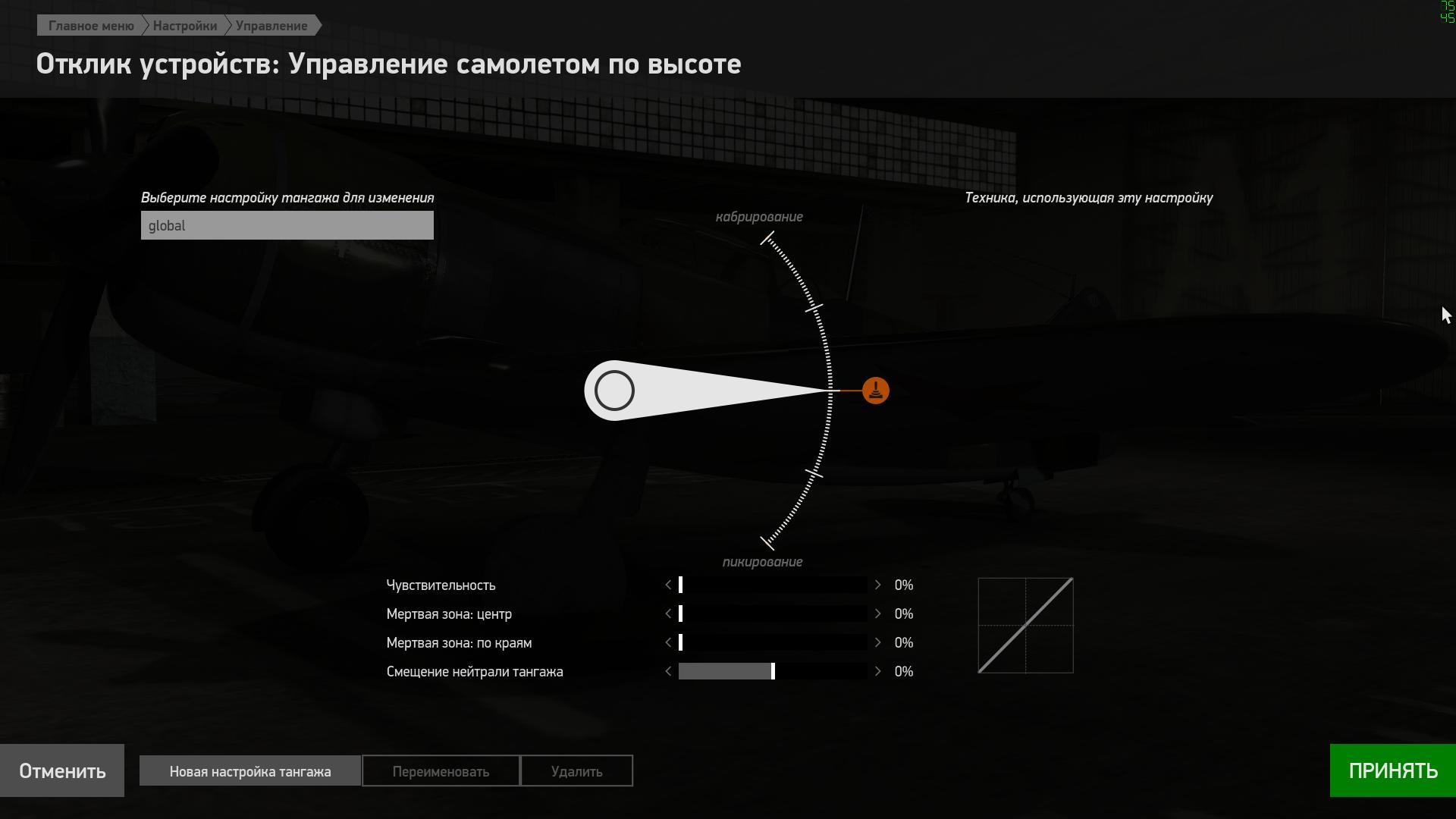Set the Чувствительность slider bar
Screen dimensions: 1456x819
(773, 585)
